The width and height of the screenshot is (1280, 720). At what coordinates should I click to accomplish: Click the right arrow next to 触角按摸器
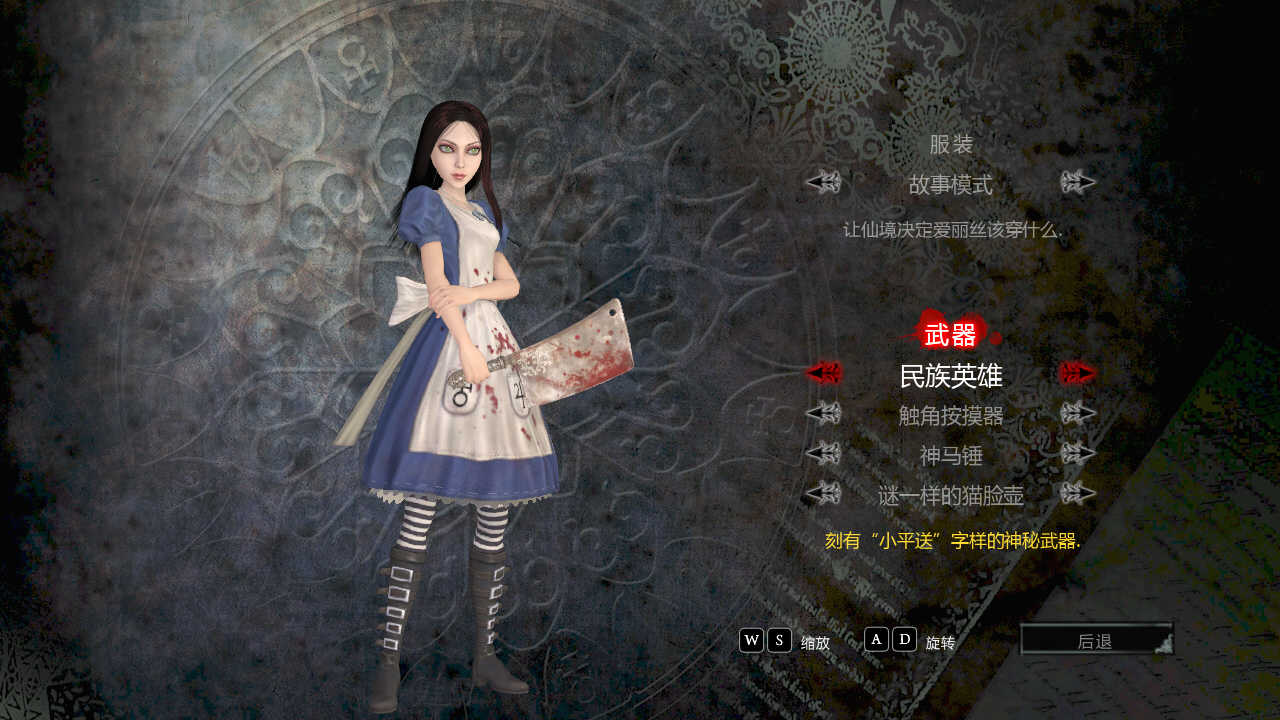coord(1078,412)
